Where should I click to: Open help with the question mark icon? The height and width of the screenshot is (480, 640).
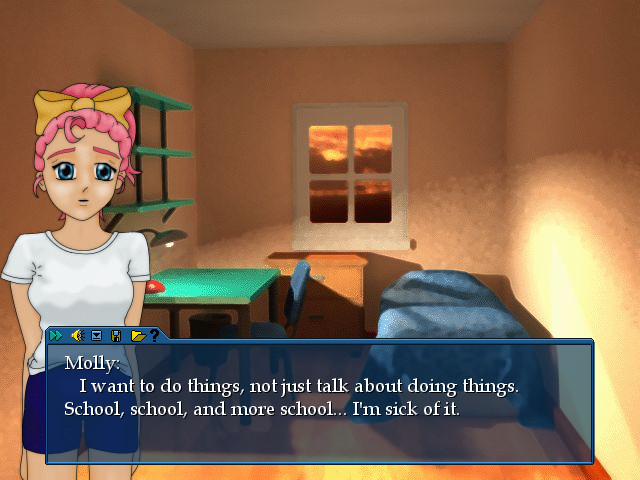(x=155, y=335)
